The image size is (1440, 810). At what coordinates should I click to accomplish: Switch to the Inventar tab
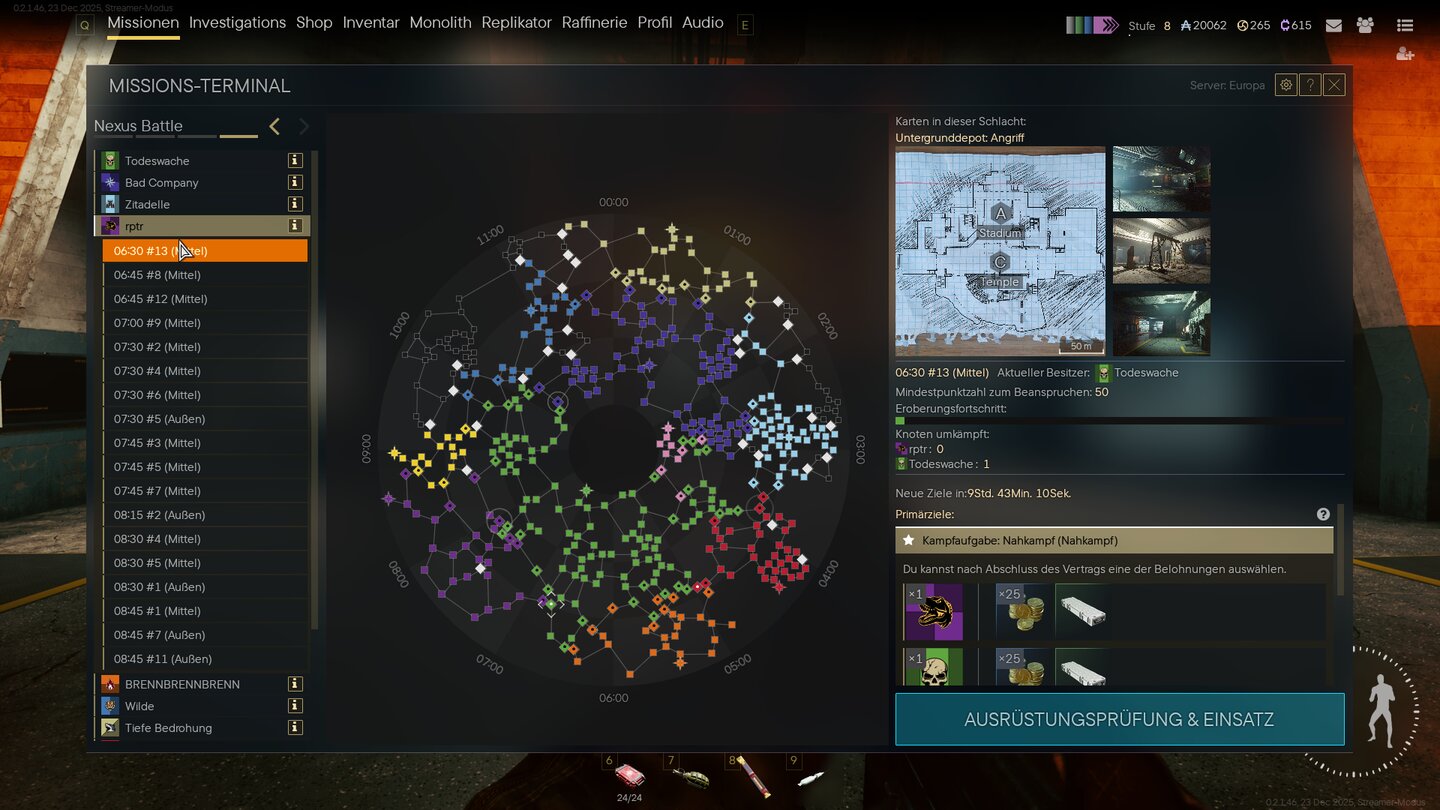tap(371, 22)
